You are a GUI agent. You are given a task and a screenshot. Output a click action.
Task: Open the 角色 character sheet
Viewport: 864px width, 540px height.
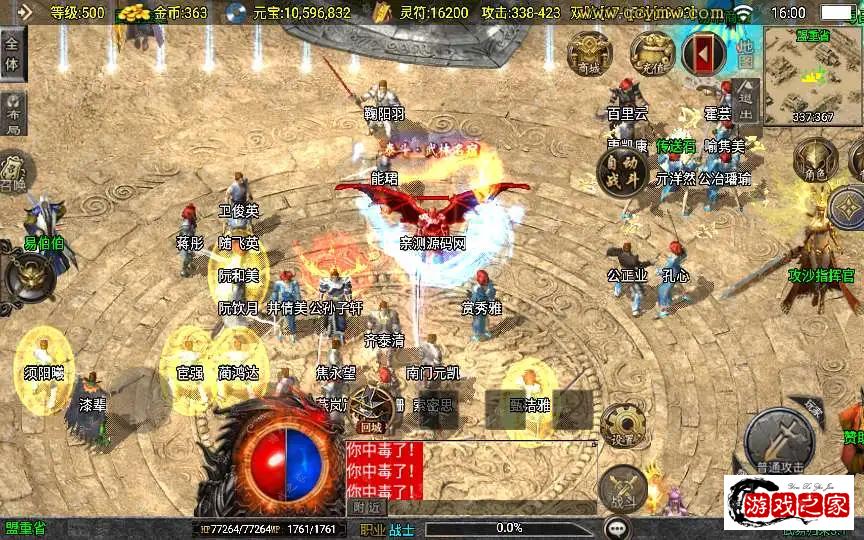815,160
